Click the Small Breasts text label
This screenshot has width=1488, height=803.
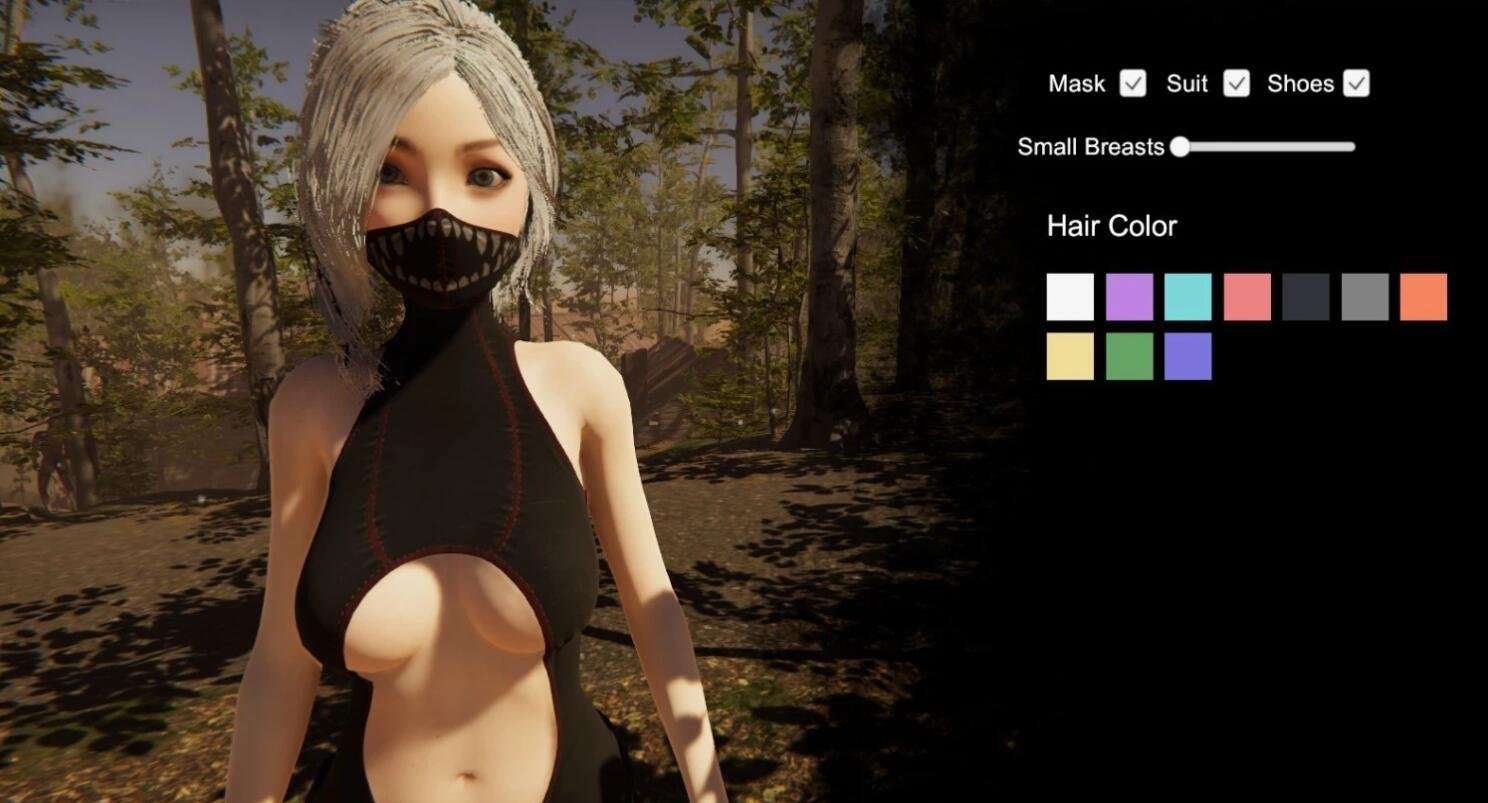click(1090, 147)
